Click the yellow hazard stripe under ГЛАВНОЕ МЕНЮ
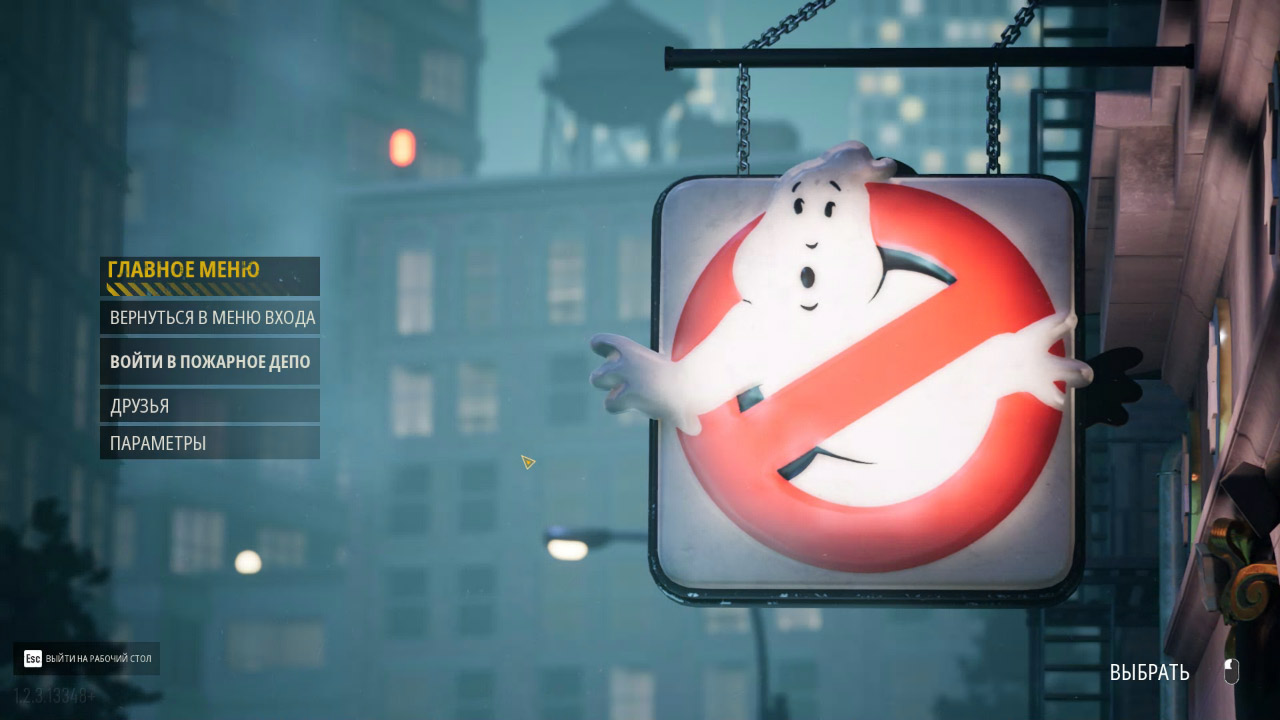 (180, 288)
